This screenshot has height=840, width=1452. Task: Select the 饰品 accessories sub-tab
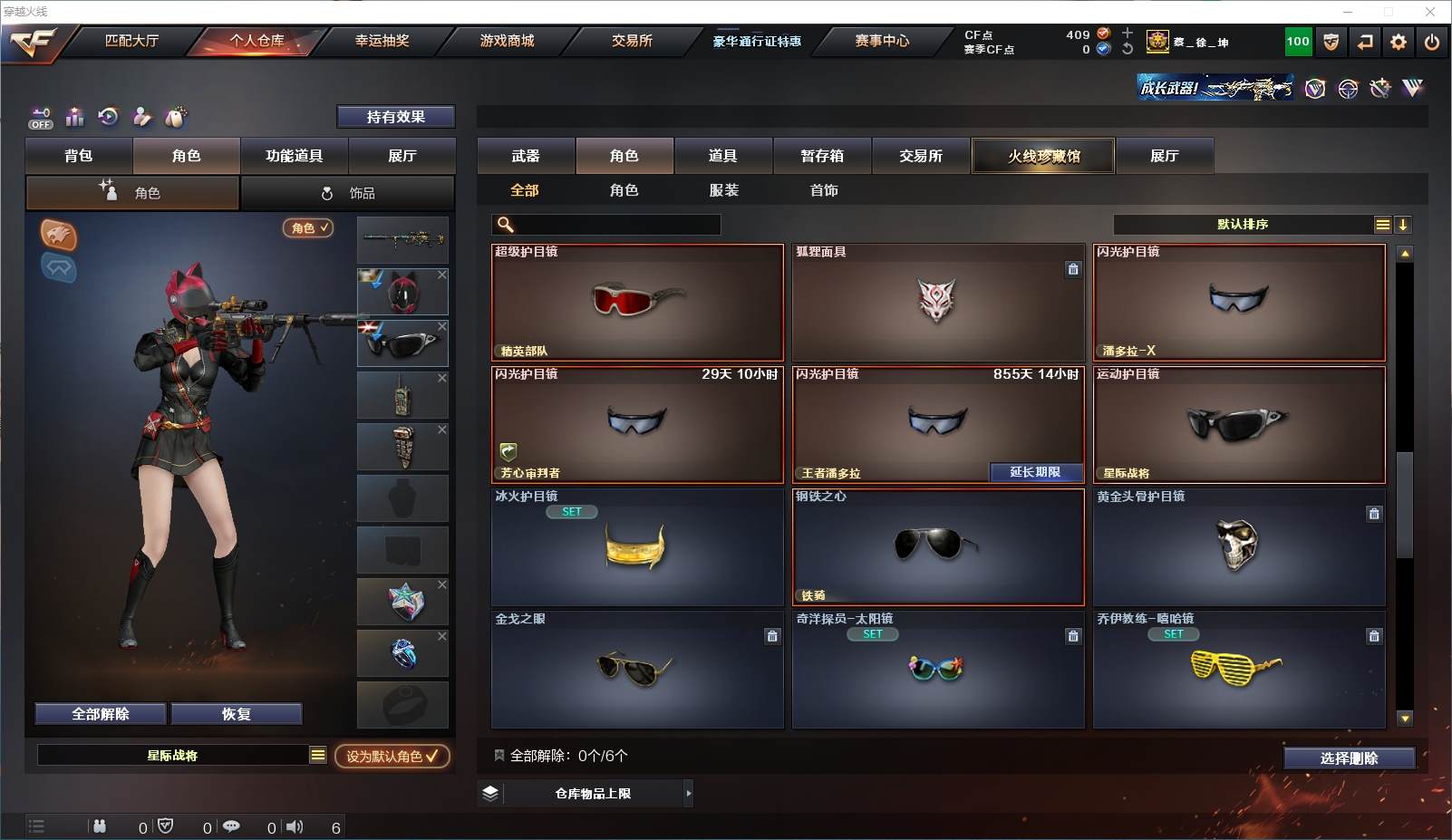pyautogui.click(x=348, y=193)
